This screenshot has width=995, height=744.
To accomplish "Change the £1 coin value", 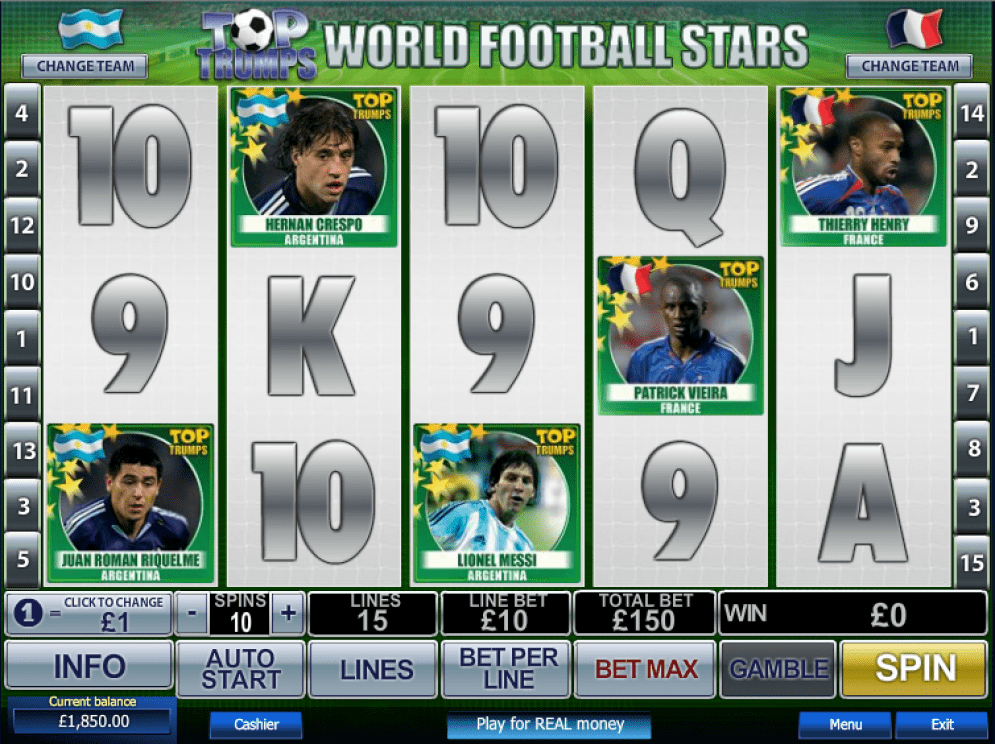I will pyautogui.click(x=89, y=613).
